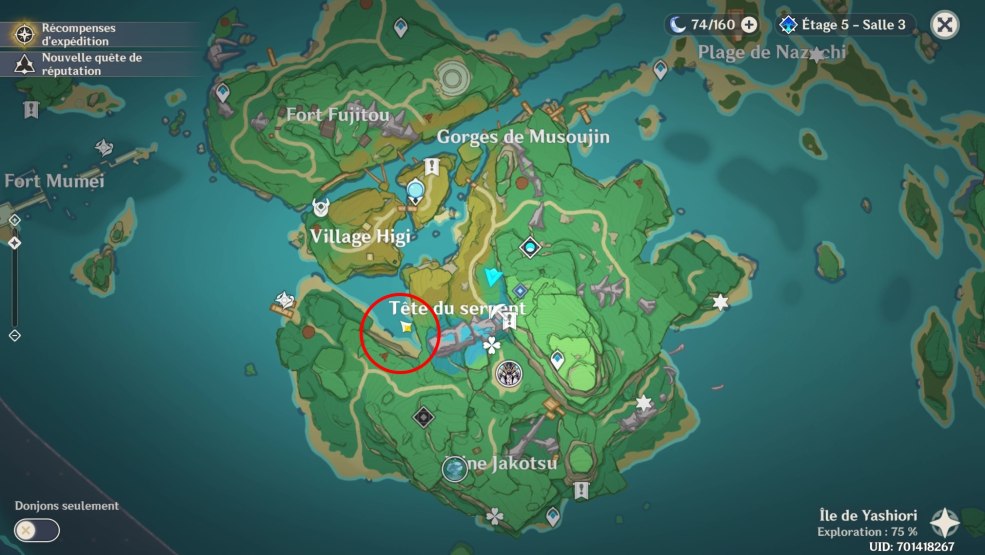985x555 pixels.
Task: Add resin with the plus button
Action: pyautogui.click(x=749, y=25)
